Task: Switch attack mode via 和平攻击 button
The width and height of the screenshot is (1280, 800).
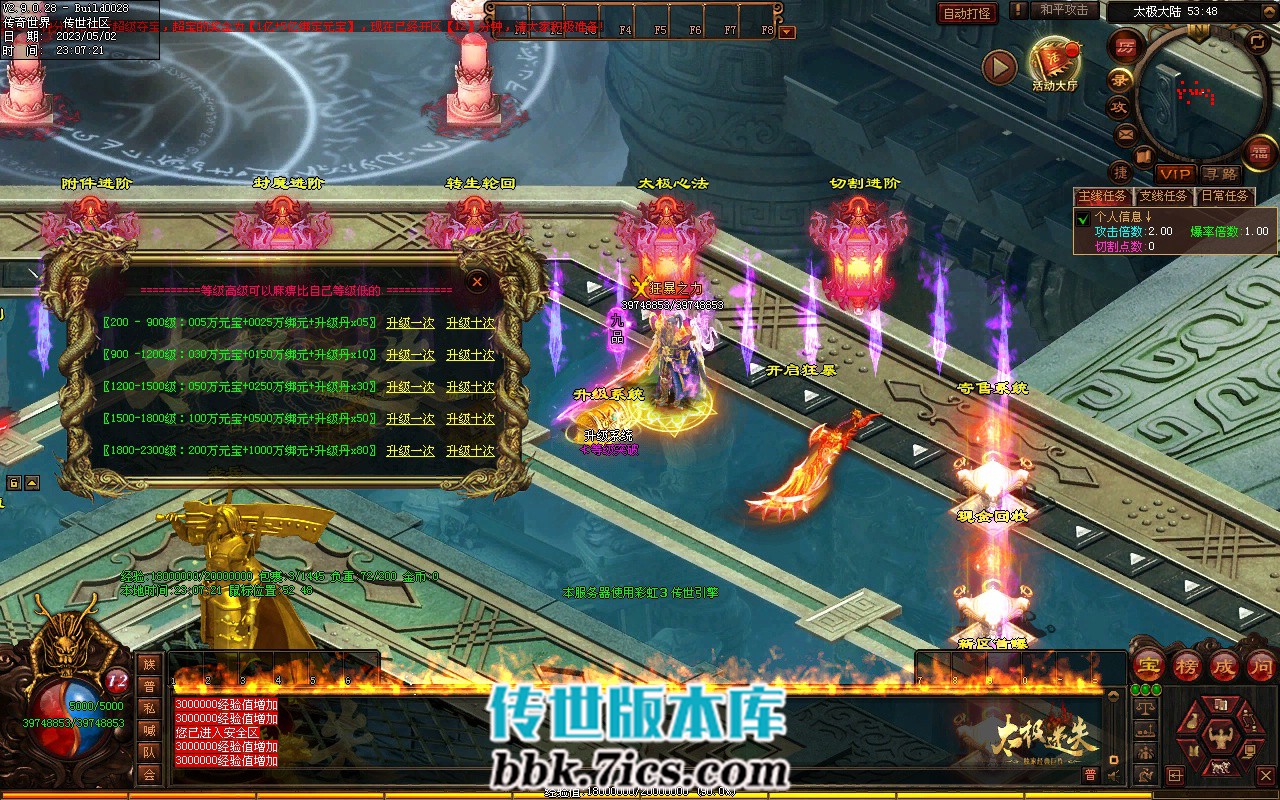Action: tap(1063, 10)
